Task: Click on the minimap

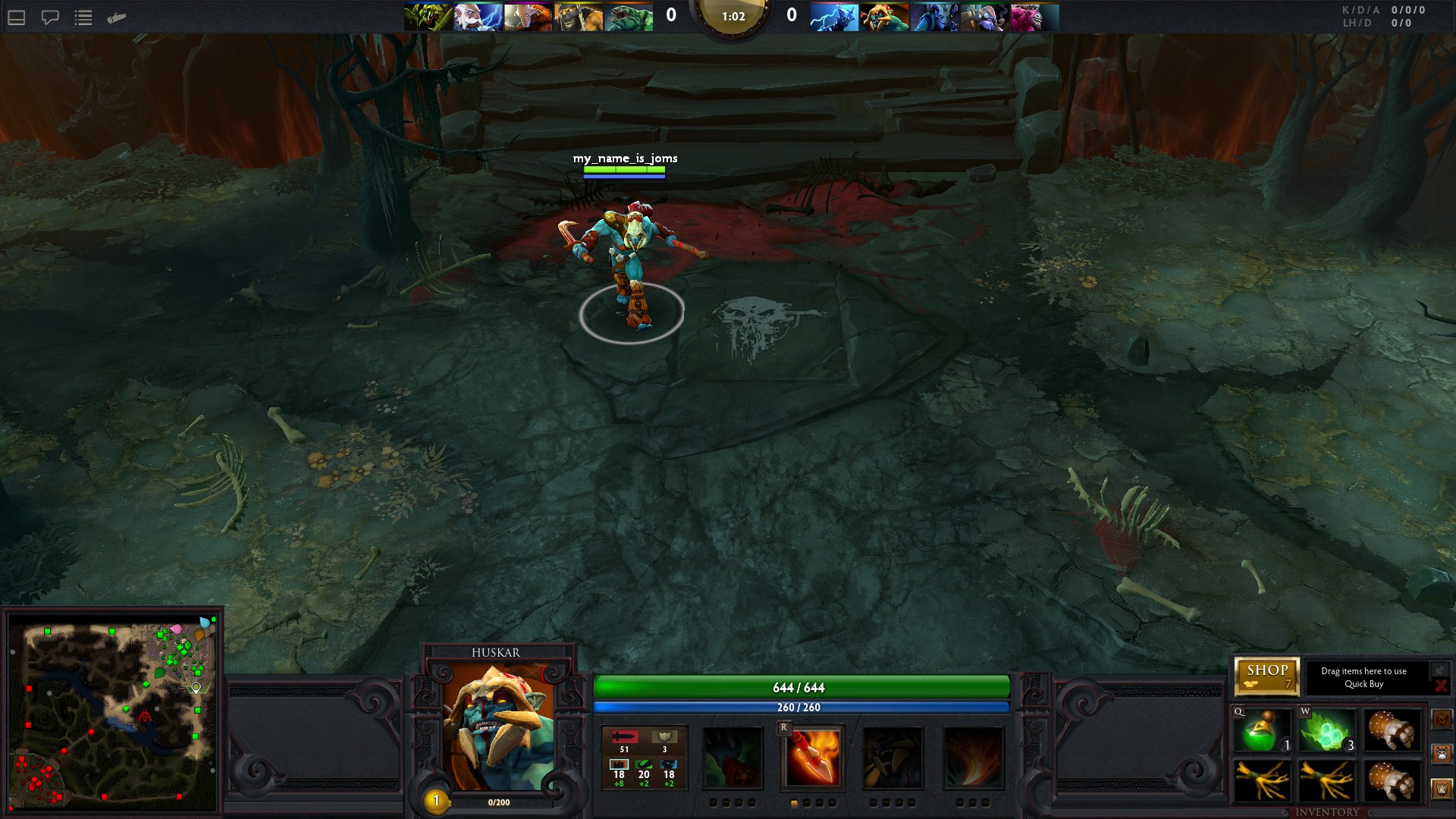Action: tap(112, 713)
